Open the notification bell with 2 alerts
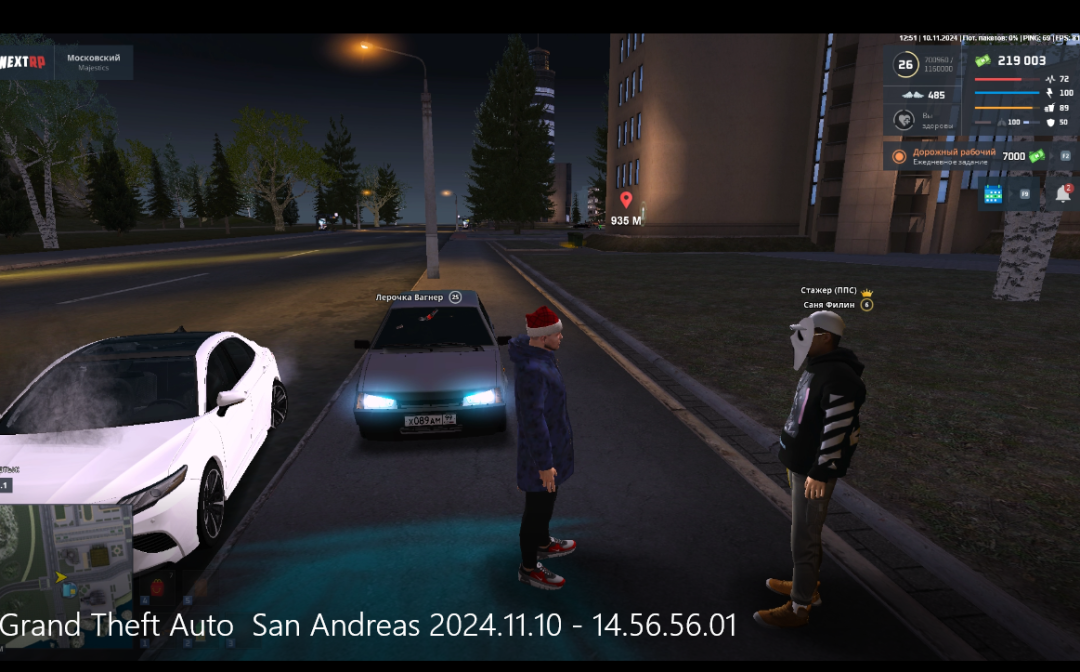This screenshot has width=1080, height=672. tap(1062, 194)
